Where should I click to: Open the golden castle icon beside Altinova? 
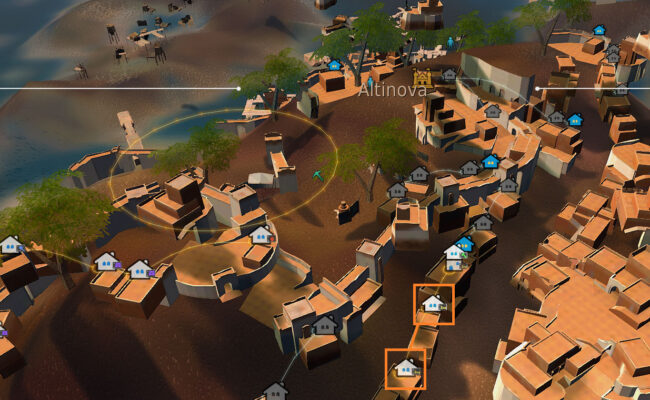423,77
